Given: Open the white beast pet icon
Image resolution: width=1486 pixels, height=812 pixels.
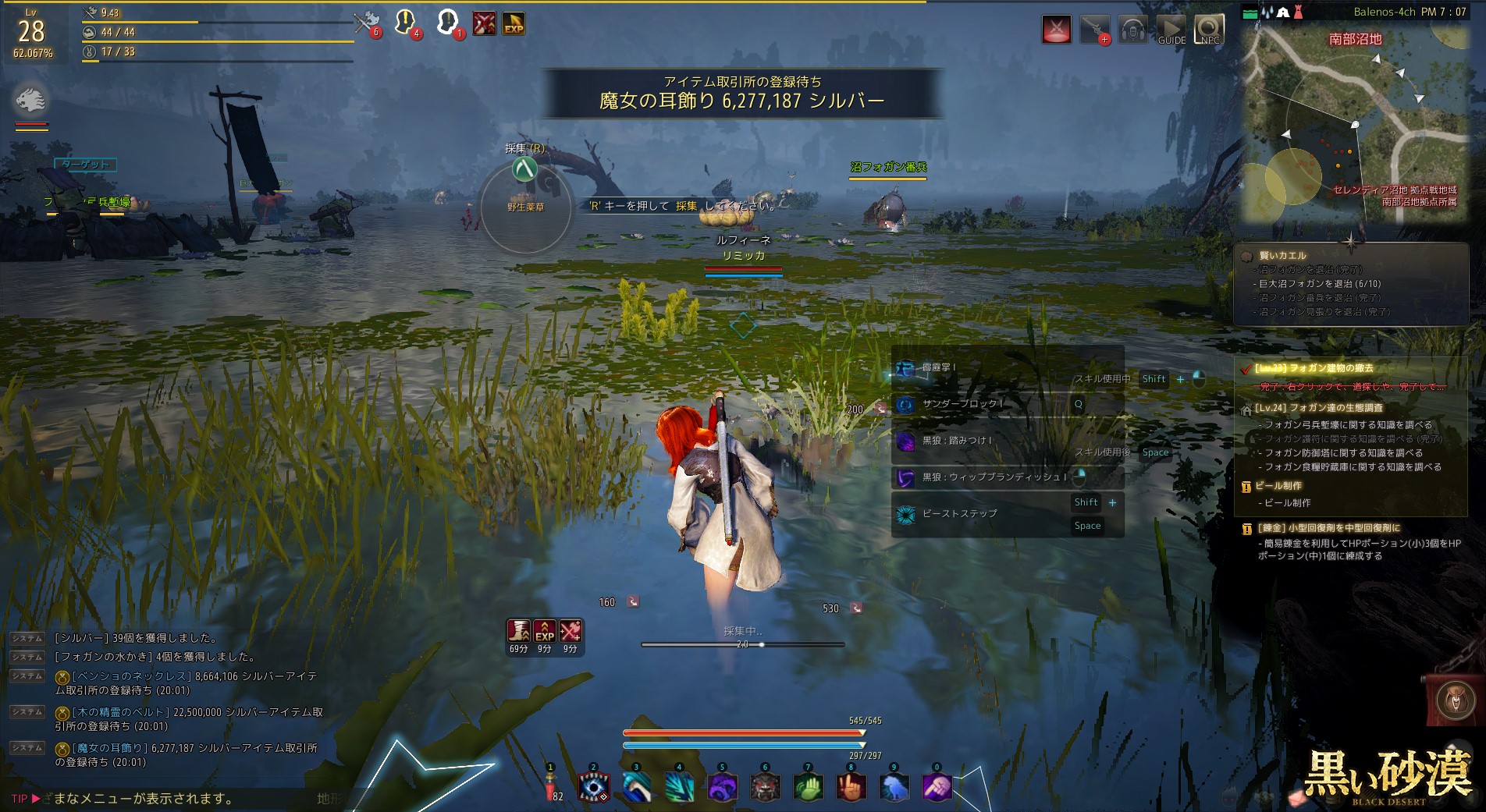Looking at the screenshot, I should (x=31, y=100).
